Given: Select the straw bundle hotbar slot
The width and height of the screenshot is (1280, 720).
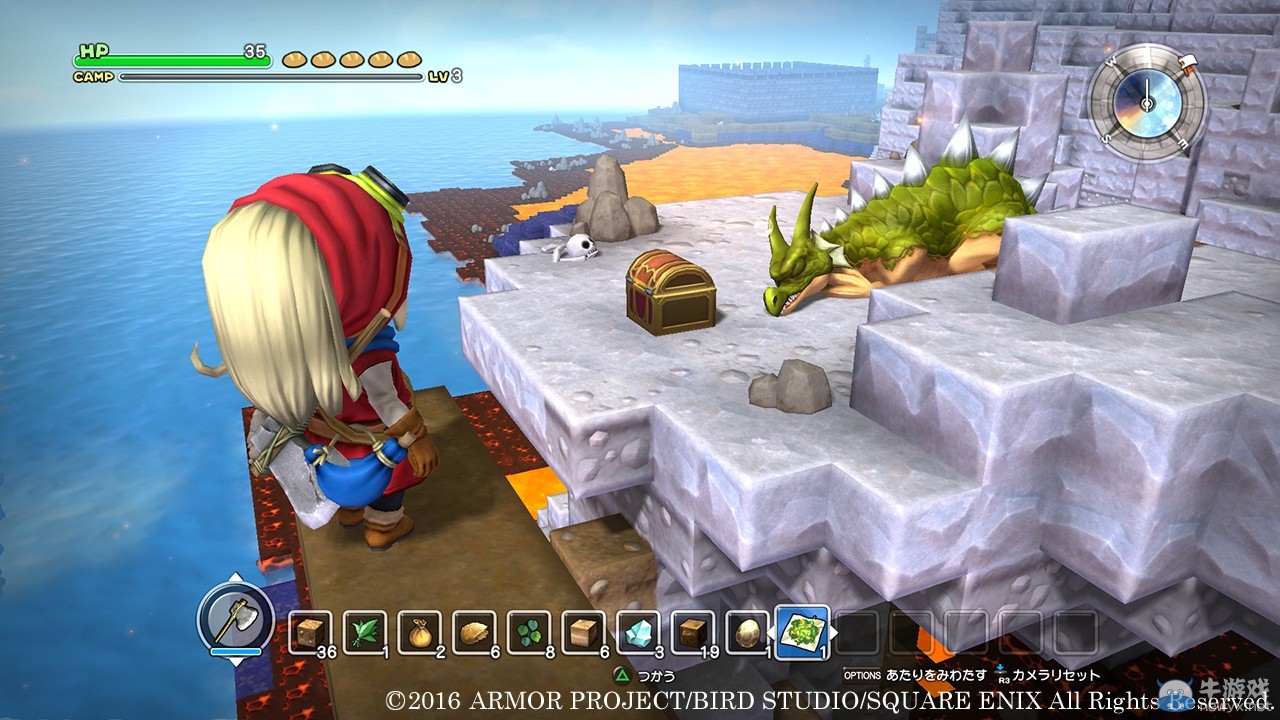Looking at the screenshot, I should pos(474,632).
